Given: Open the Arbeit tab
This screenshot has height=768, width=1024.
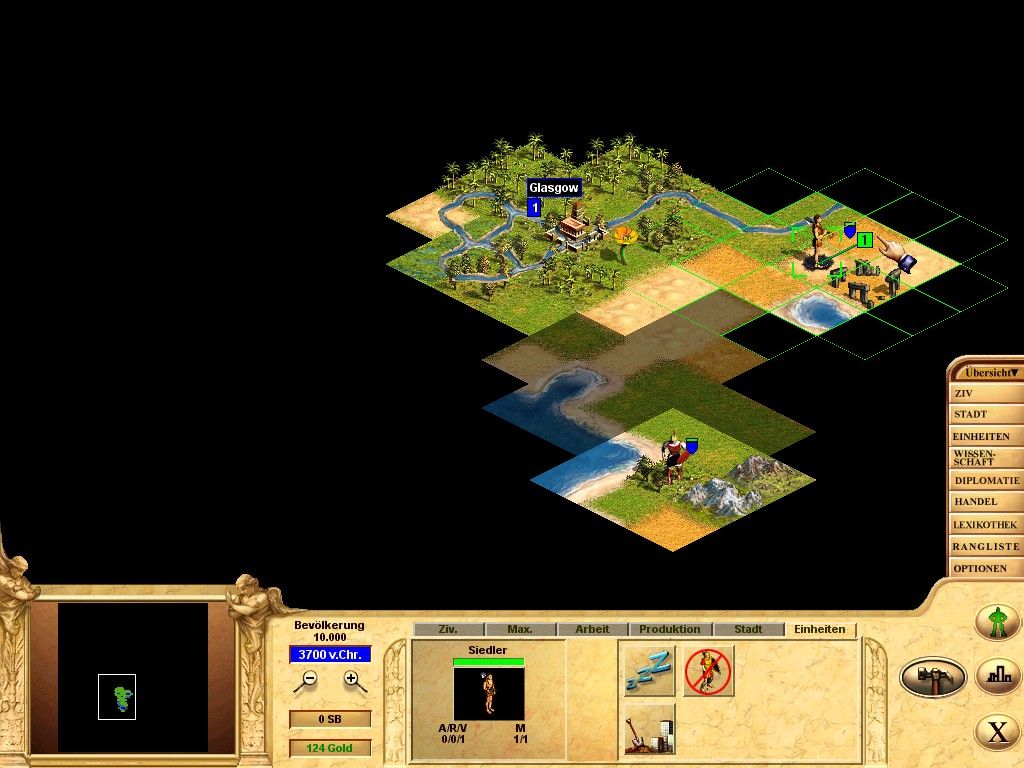Looking at the screenshot, I should 592,629.
